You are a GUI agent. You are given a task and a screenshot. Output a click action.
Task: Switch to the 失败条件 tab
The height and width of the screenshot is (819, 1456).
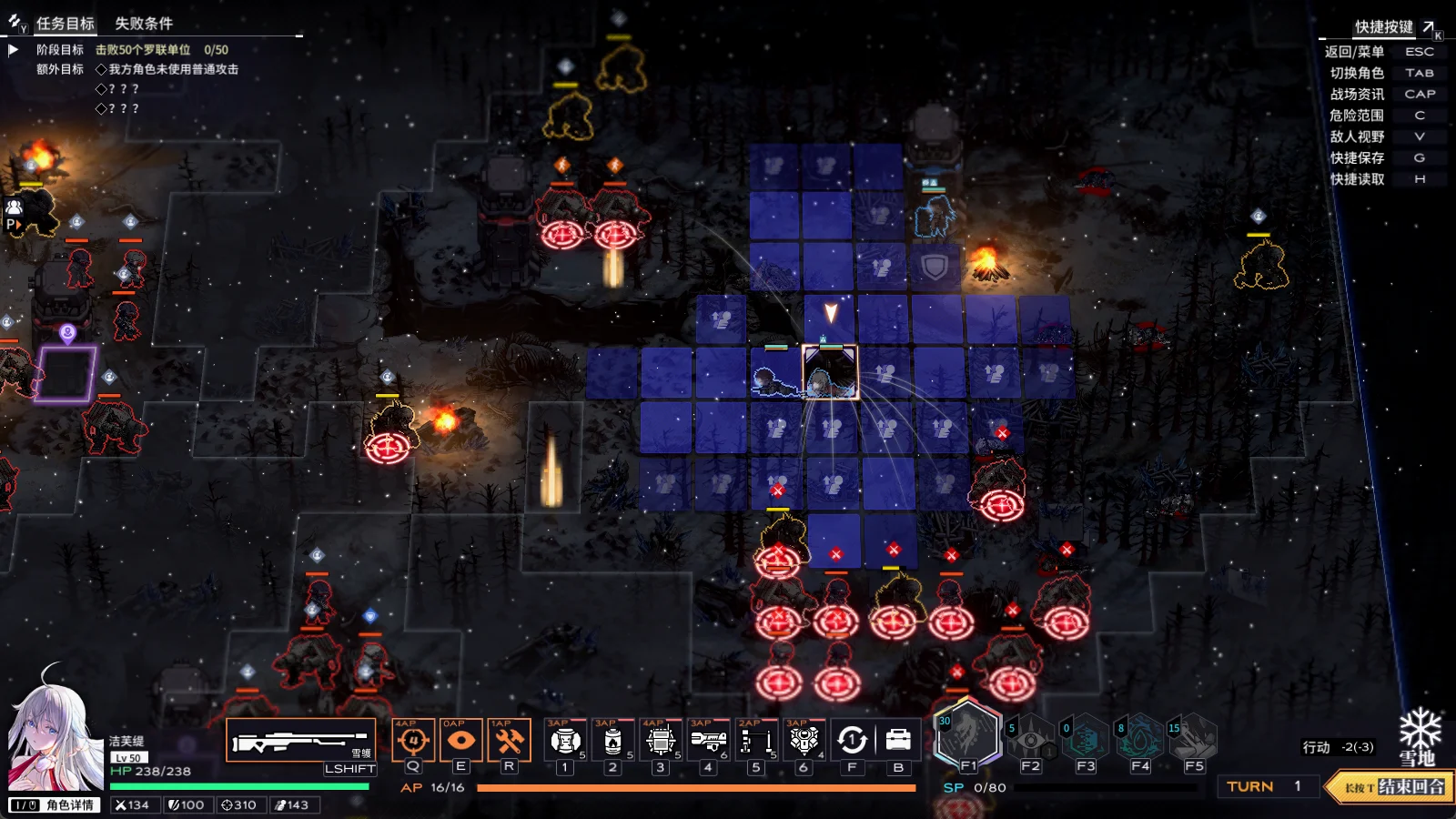(144, 24)
